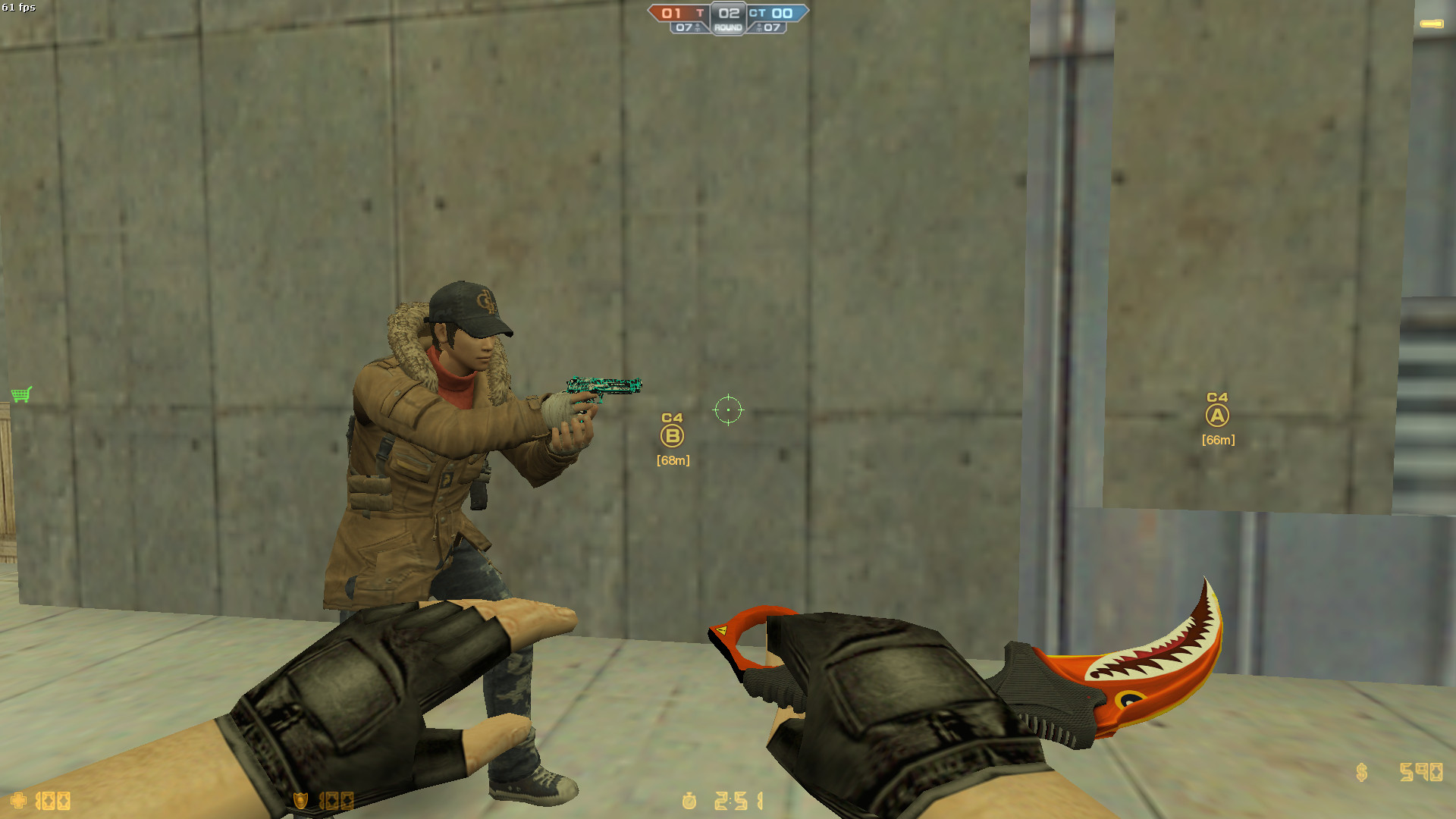Click the armor shield icon
Image resolution: width=1456 pixels, height=819 pixels.
coord(299,799)
